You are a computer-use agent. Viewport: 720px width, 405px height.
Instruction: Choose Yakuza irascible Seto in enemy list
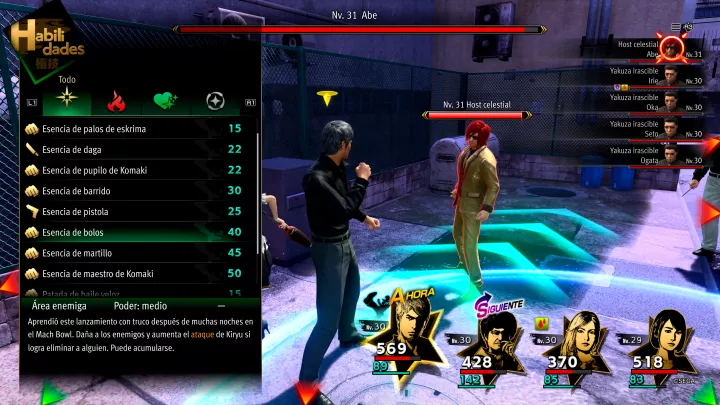(660, 128)
